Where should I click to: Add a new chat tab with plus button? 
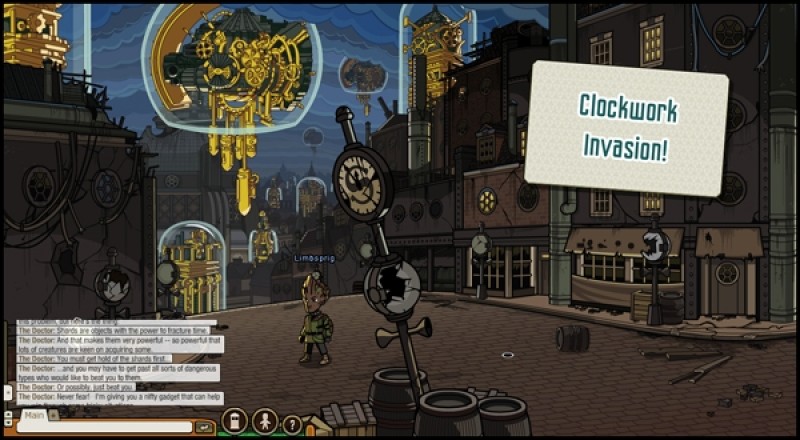point(54,413)
